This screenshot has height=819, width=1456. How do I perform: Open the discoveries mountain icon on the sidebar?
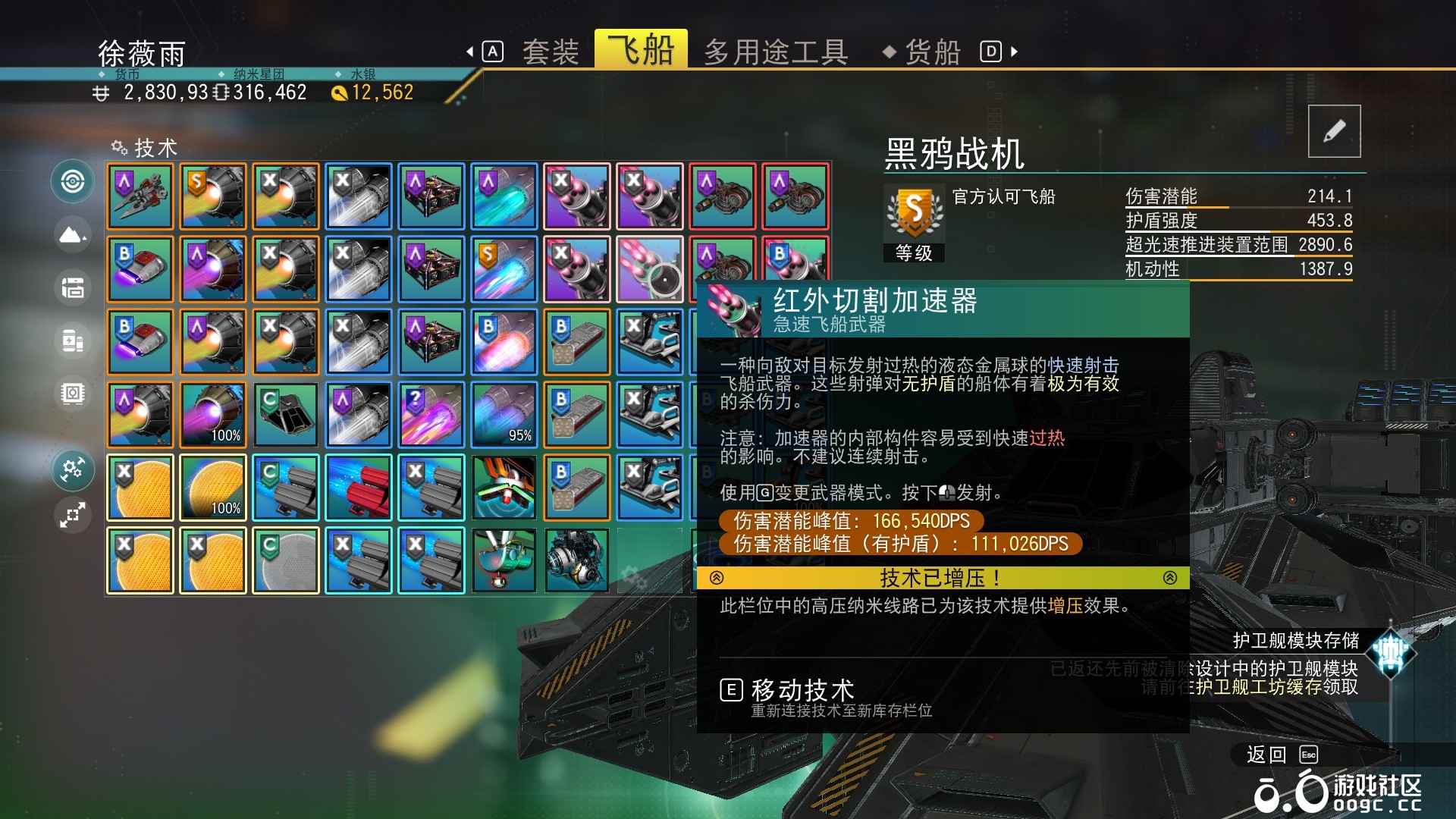(73, 235)
